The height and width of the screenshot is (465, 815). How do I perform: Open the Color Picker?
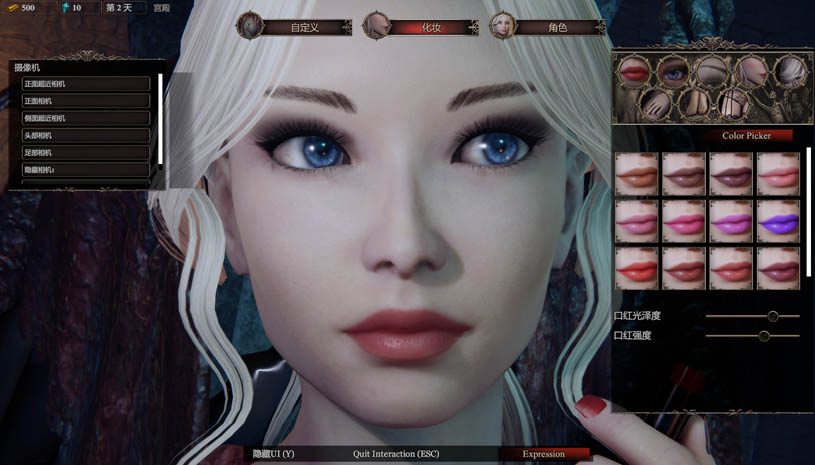click(745, 135)
